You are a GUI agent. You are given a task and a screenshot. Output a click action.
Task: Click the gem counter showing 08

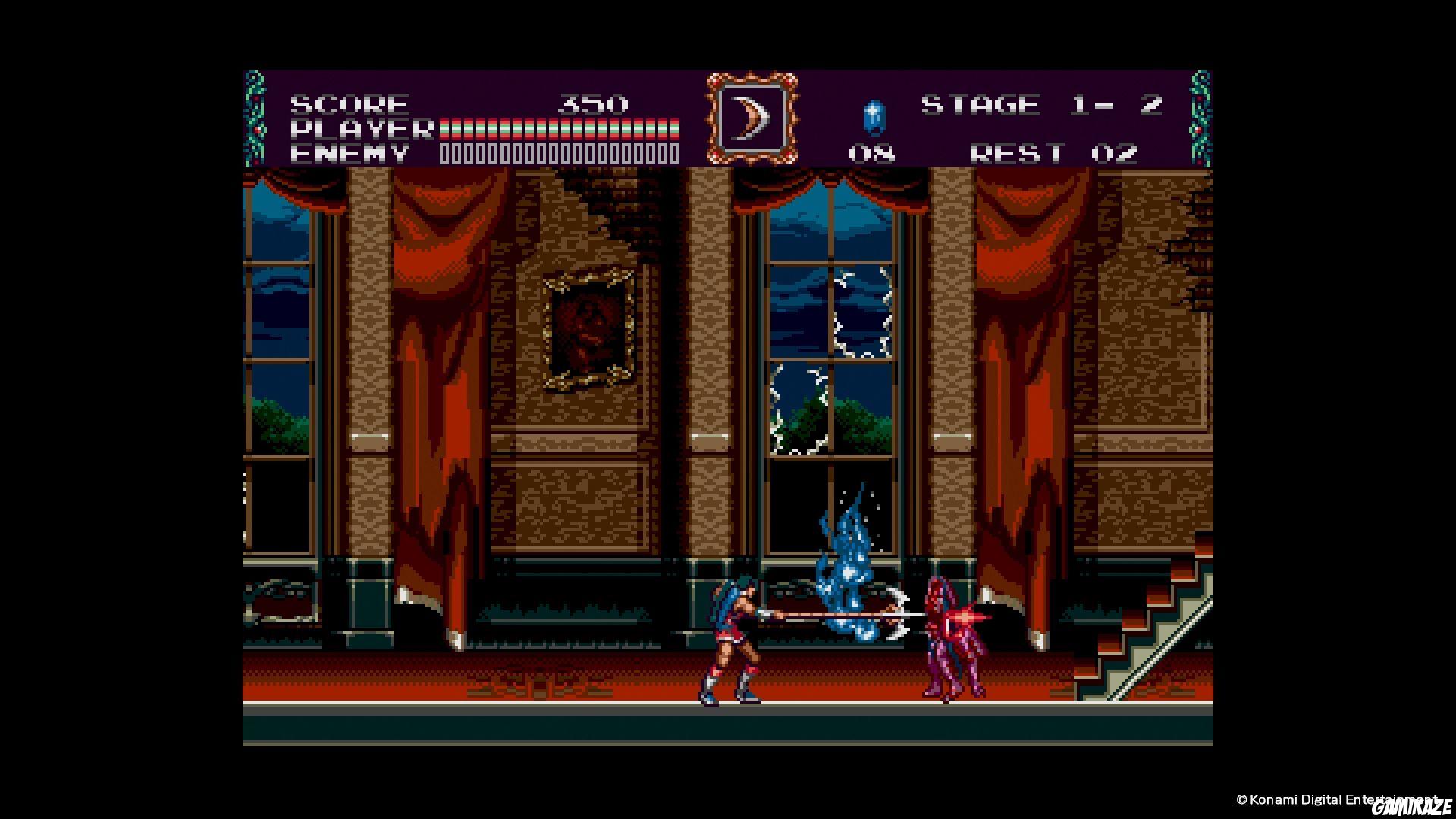[874, 154]
